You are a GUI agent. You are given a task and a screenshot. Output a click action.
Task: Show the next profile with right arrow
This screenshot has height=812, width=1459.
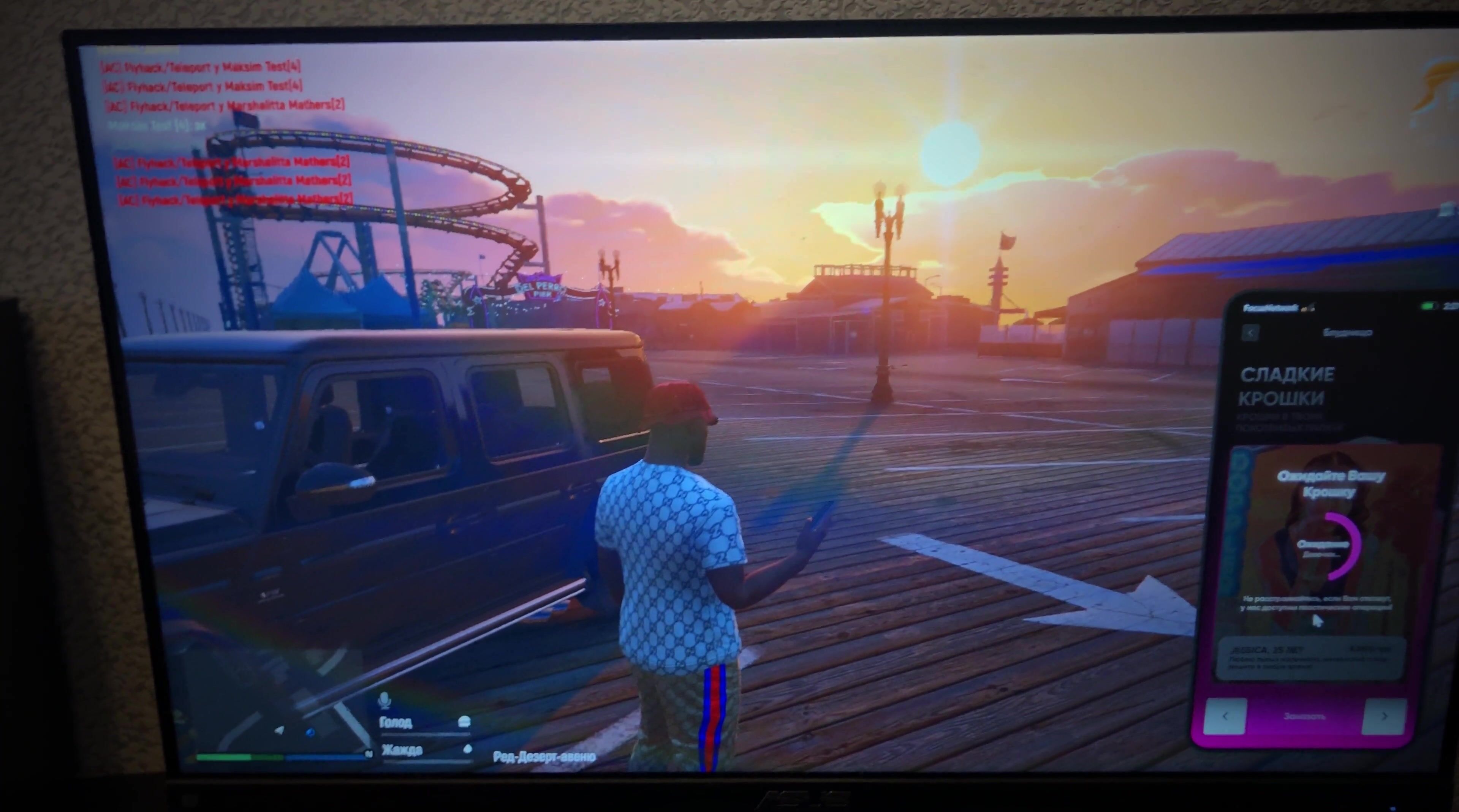coord(1384,716)
